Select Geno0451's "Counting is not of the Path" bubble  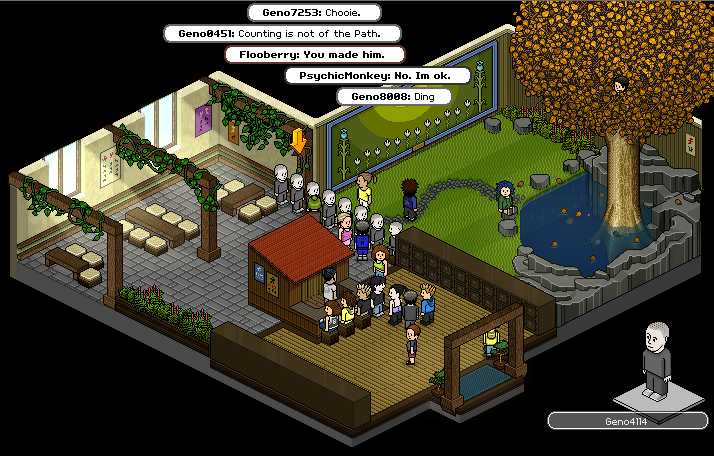tap(286, 33)
